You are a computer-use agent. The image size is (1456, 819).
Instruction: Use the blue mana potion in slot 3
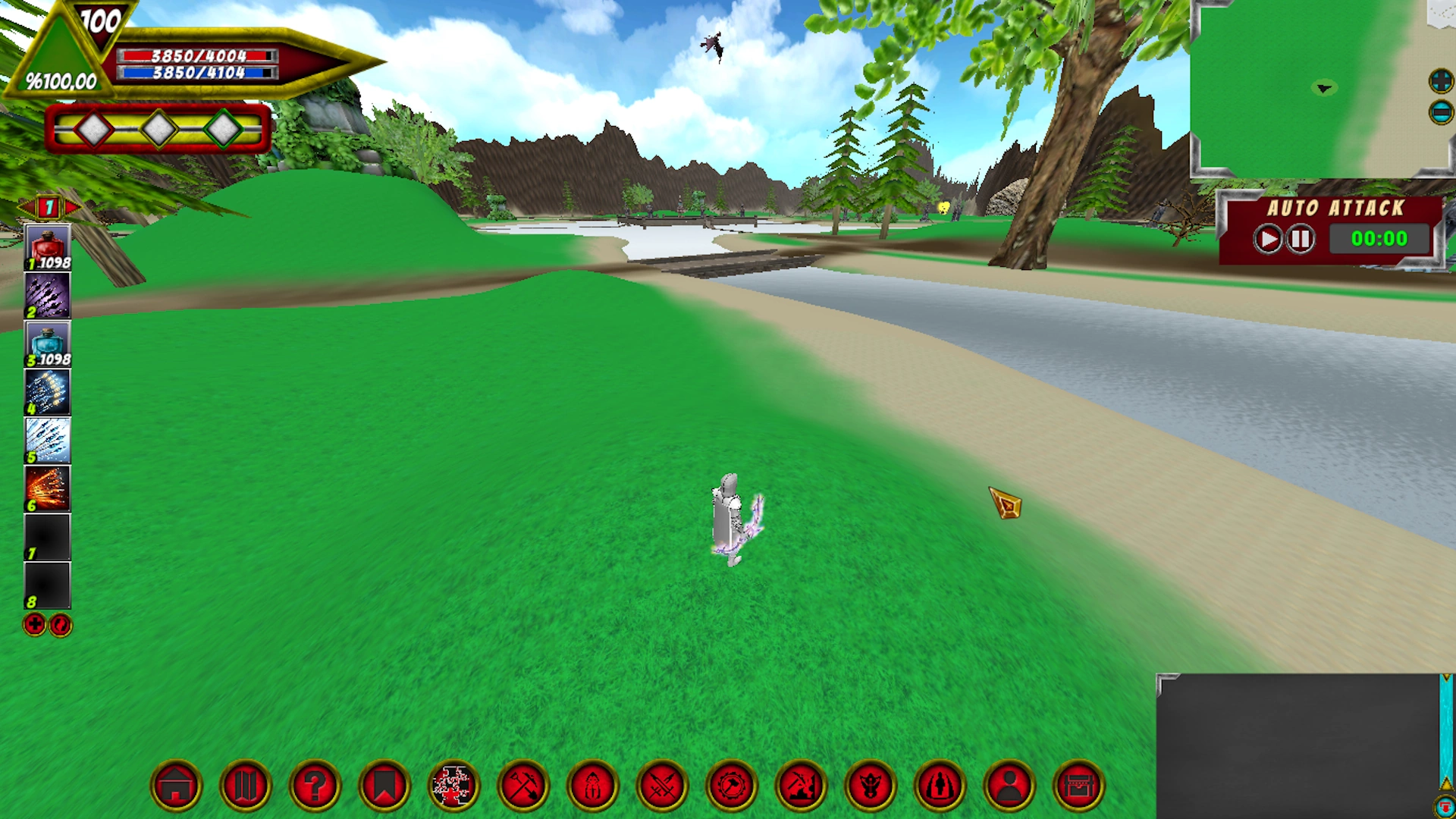(47, 343)
